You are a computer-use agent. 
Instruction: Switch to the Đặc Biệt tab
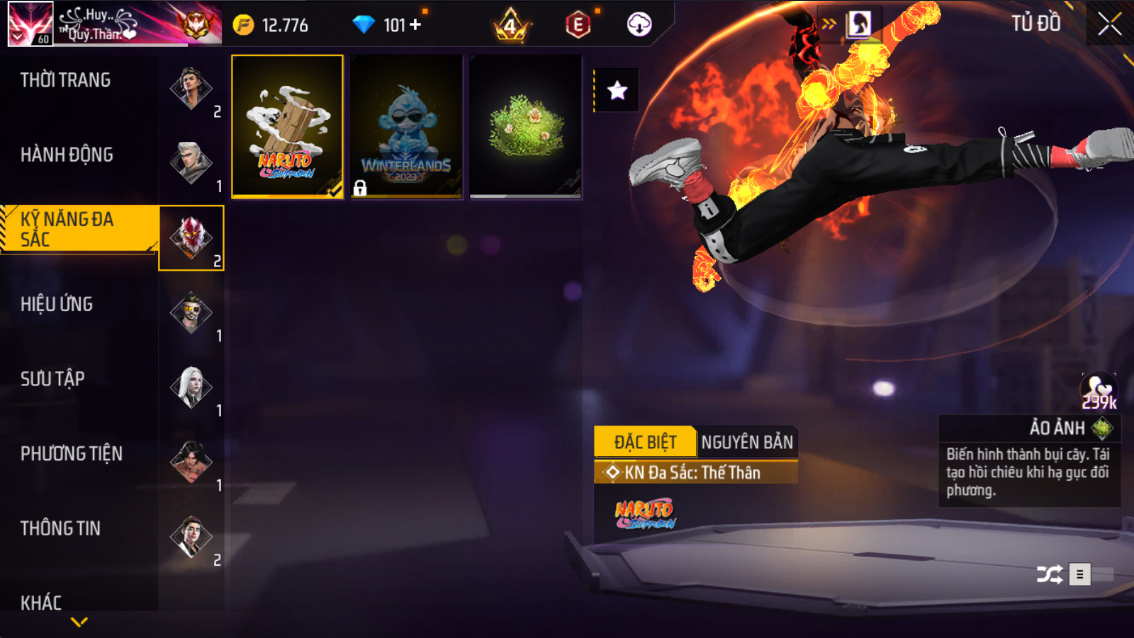coord(645,442)
